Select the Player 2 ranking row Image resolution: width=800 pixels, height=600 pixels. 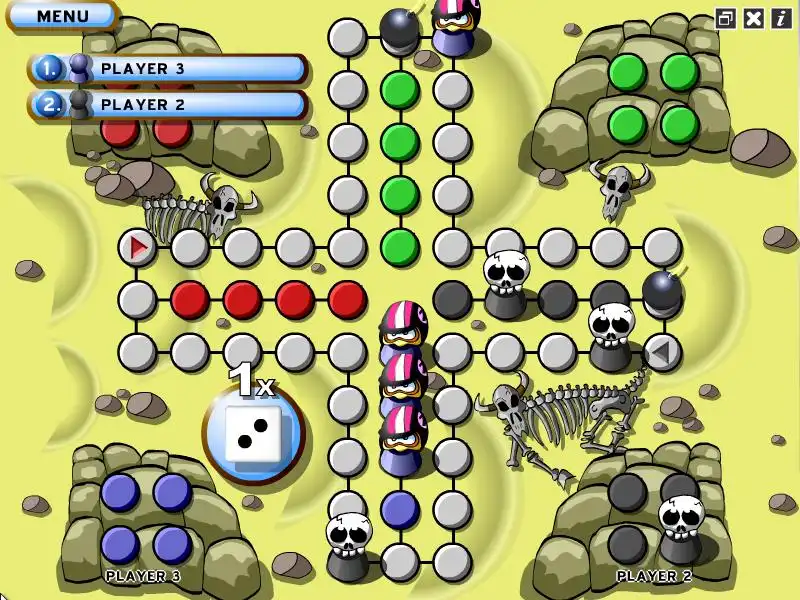click(x=168, y=104)
